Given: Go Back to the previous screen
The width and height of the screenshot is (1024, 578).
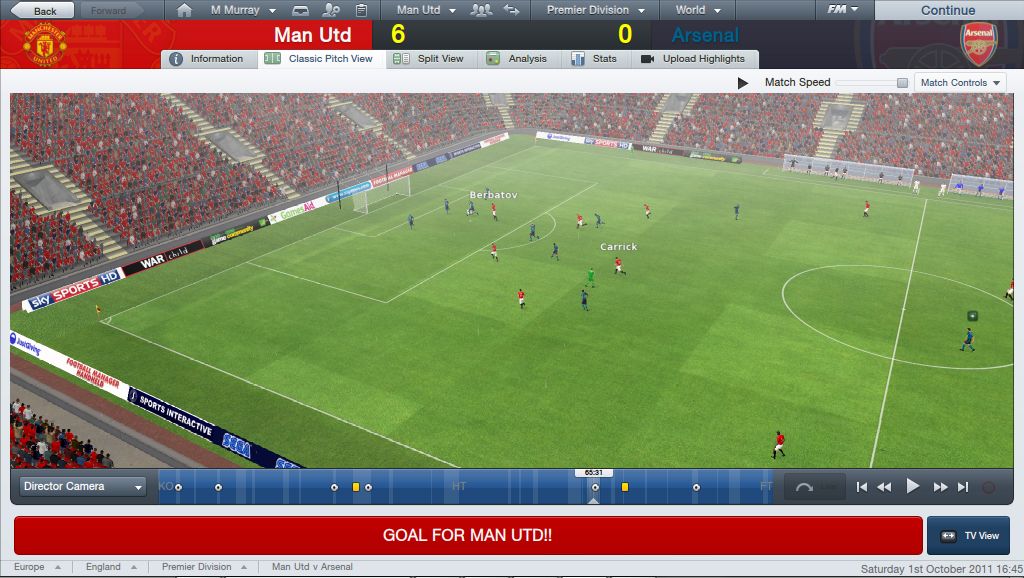Looking at the screenshot, I should coord(40,10).
